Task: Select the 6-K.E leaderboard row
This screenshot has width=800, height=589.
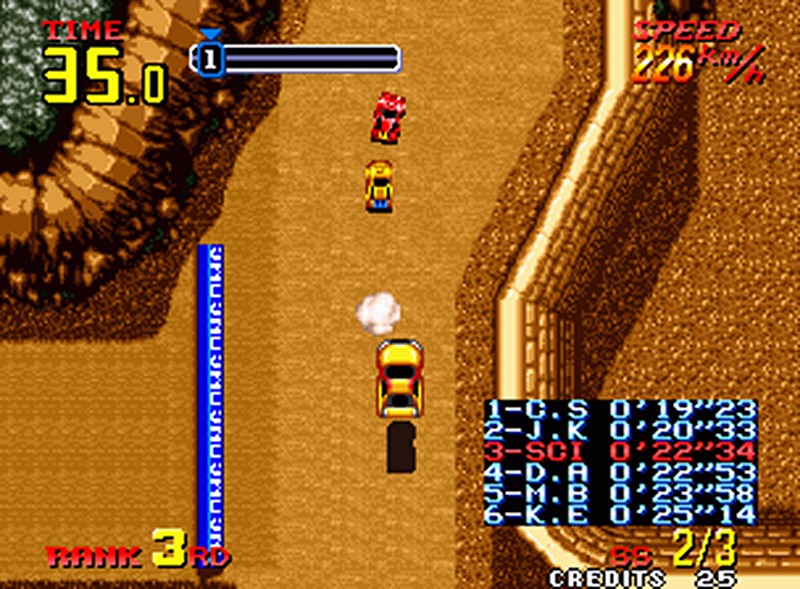Action: [x=620, y=515]
